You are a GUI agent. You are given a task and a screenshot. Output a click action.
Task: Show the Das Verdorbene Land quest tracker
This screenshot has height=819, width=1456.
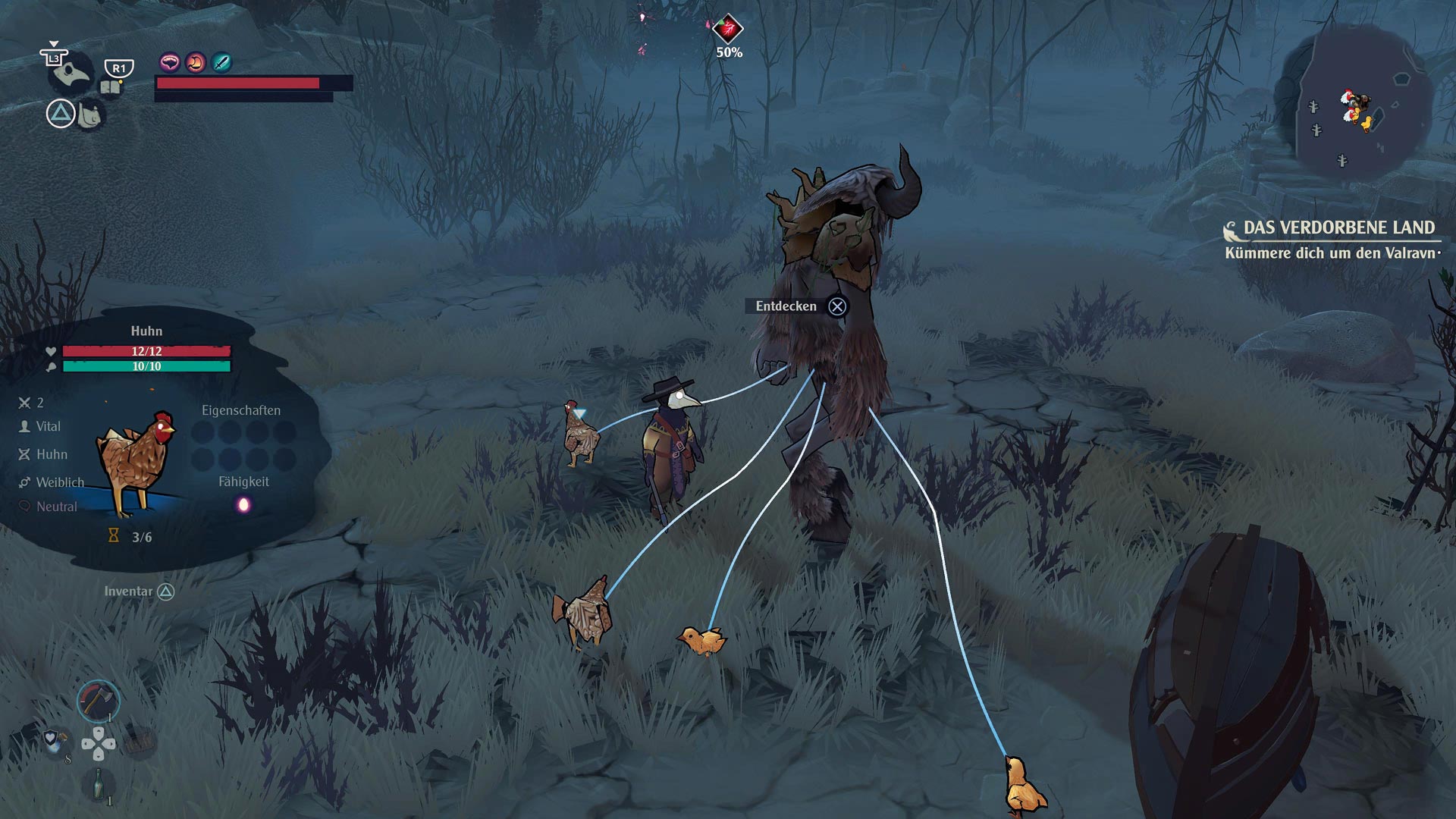[x=1338, y=228]
